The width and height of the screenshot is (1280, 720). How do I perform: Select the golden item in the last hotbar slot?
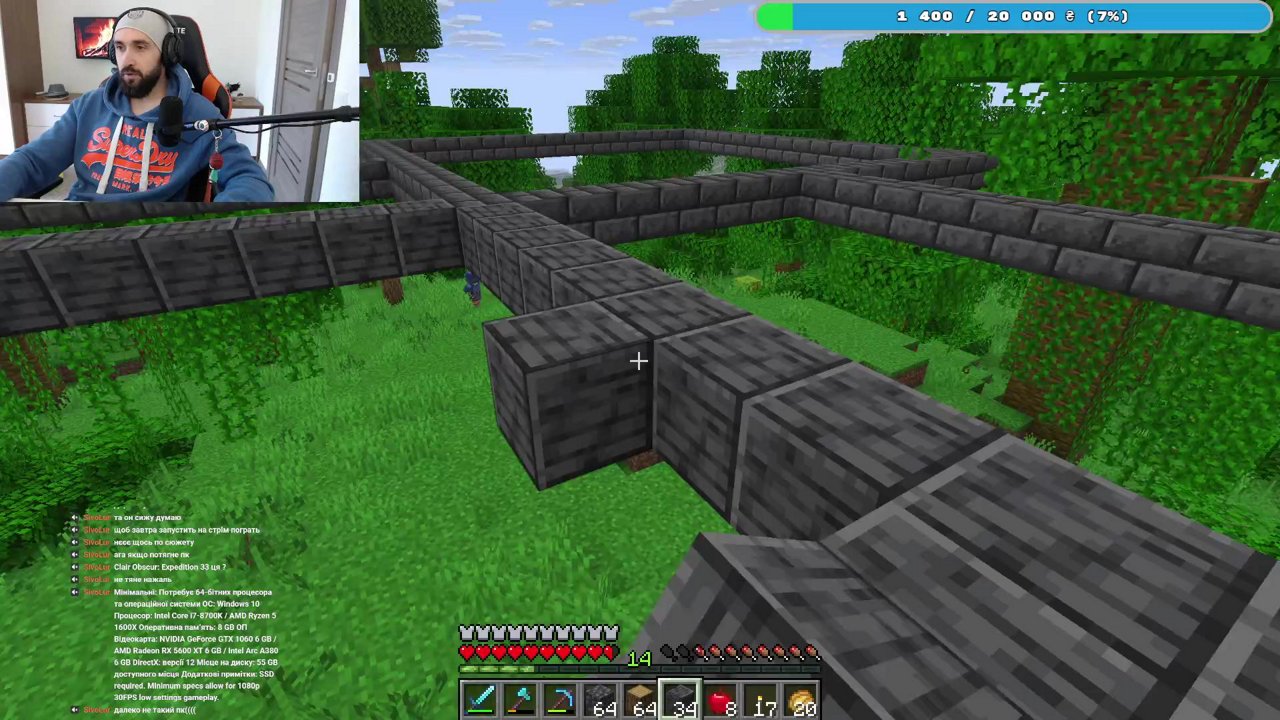point(802,698)
